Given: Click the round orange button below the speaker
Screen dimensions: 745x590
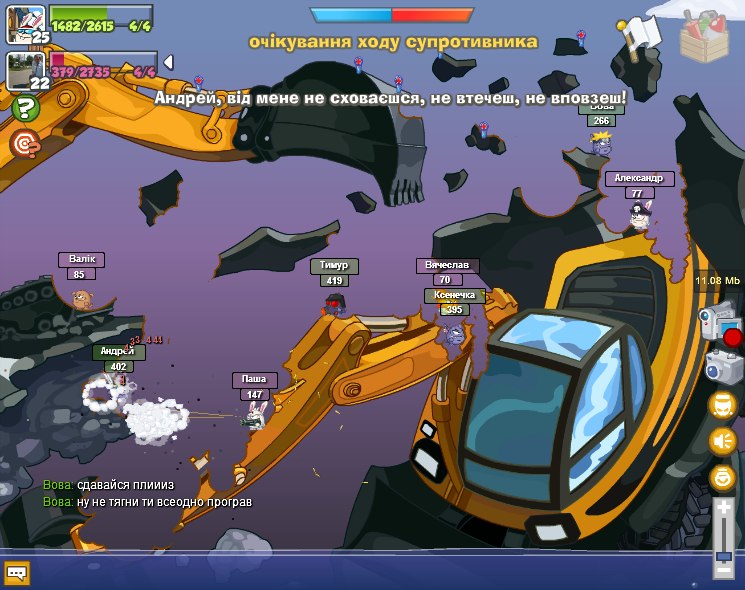Looking at the screenshot, I should [722, 477].
